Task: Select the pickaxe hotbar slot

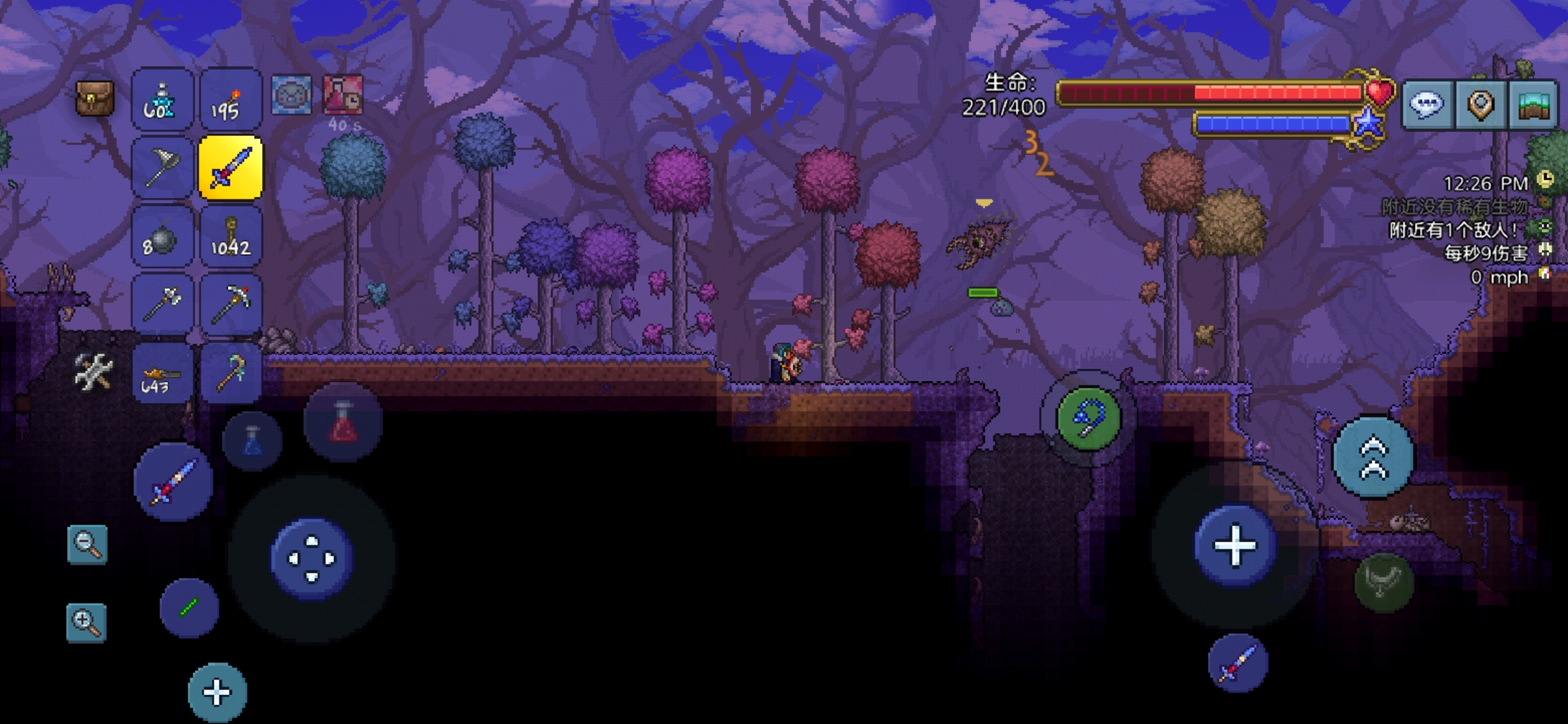Action: coord(230,305)
